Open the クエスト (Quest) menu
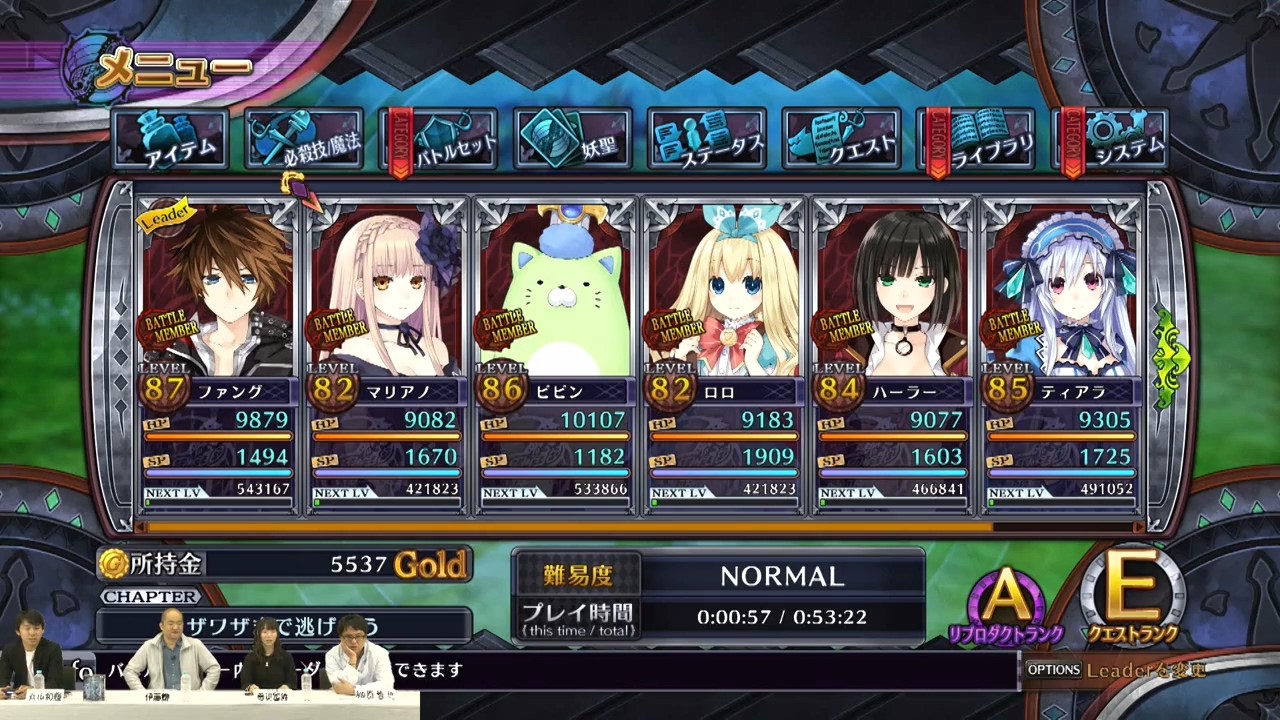This screenshot has width=1280, height=720. [842, 139]
